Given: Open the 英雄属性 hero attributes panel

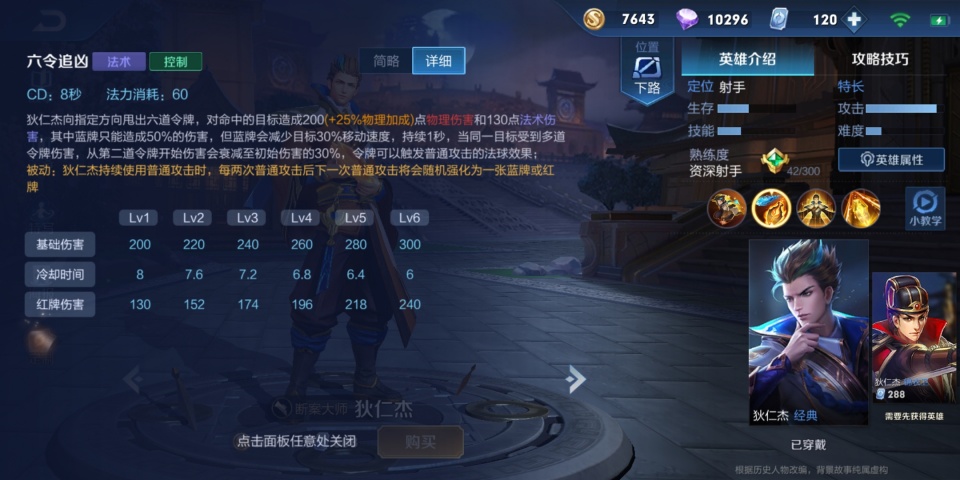Looking at the screenshot, I should point(891,159).
